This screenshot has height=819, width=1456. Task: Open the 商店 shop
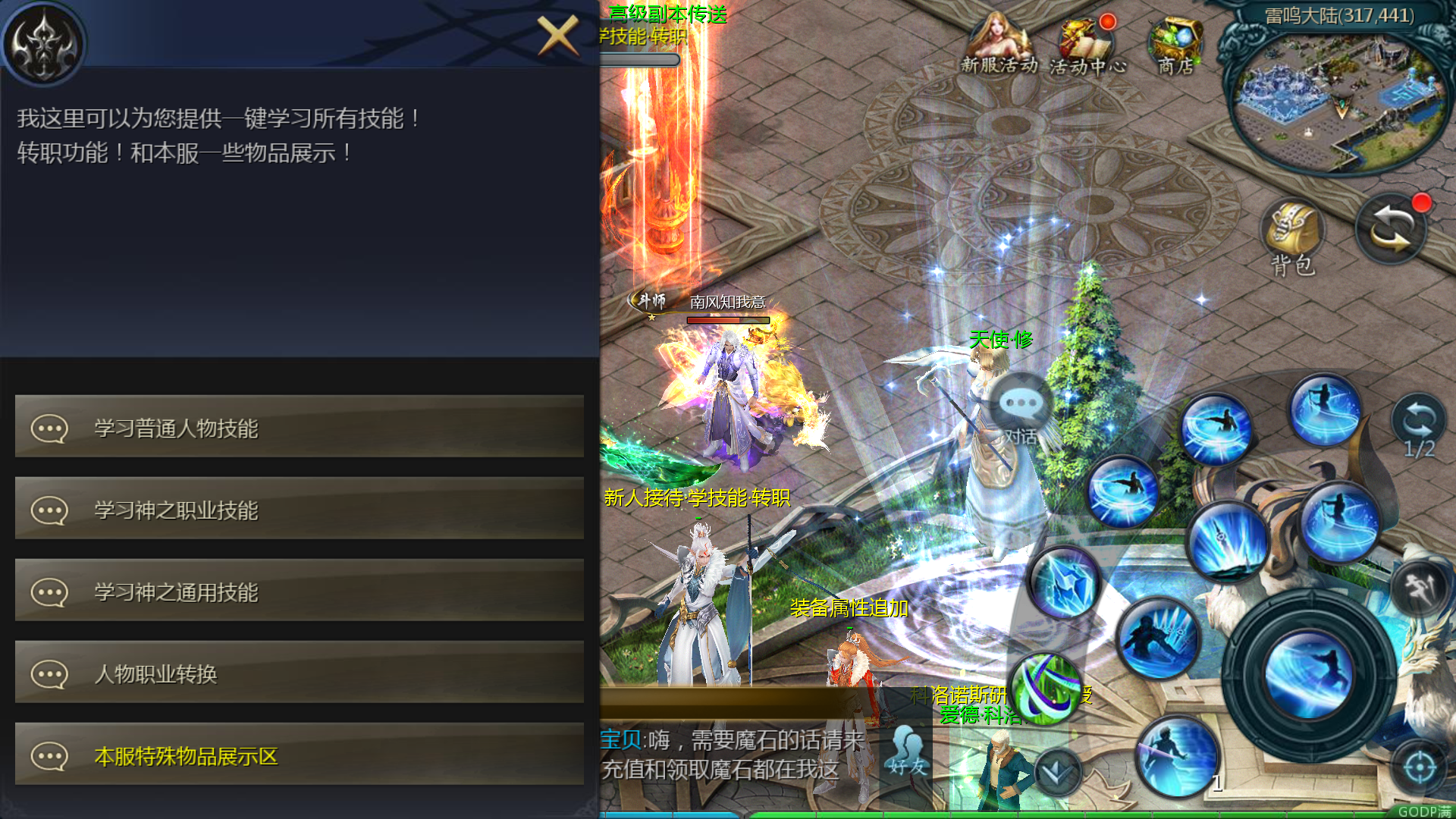[x=1176, y=45]
